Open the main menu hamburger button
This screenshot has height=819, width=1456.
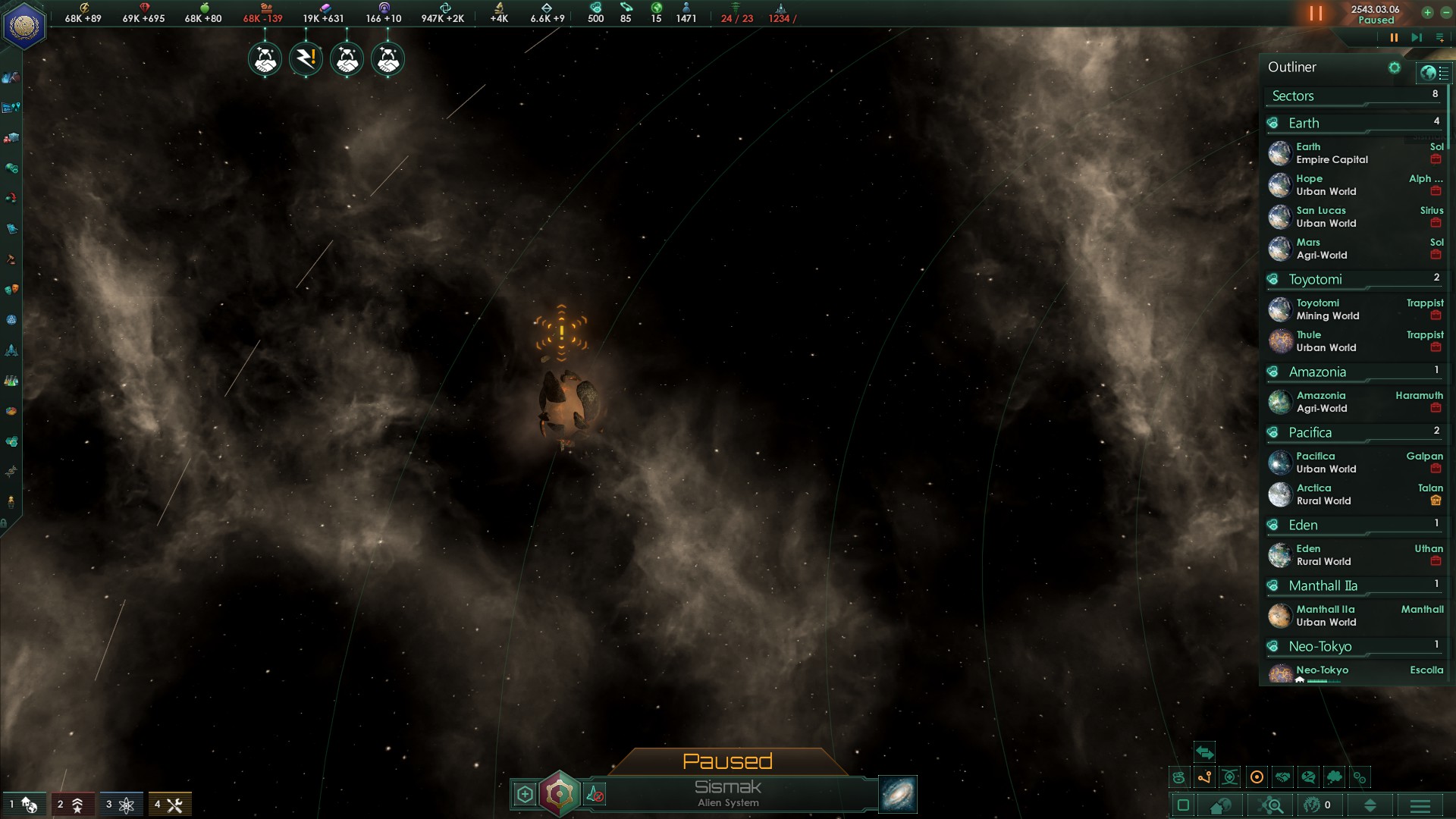[1420, 805]
